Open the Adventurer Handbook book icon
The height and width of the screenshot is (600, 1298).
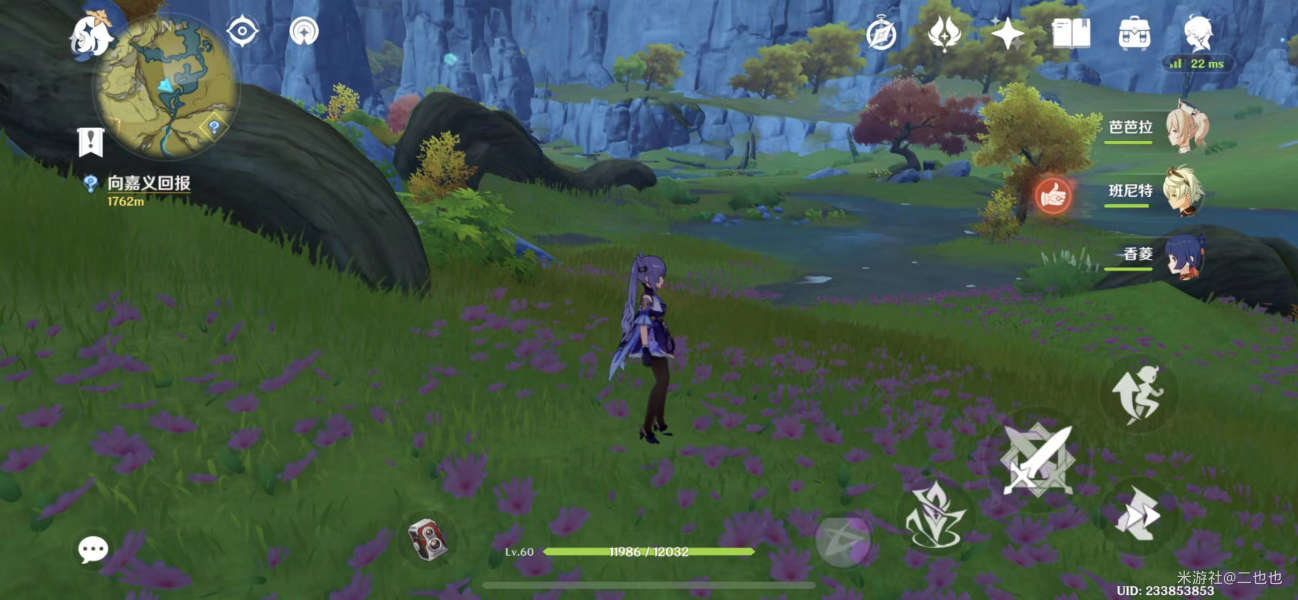[1071, 34]
